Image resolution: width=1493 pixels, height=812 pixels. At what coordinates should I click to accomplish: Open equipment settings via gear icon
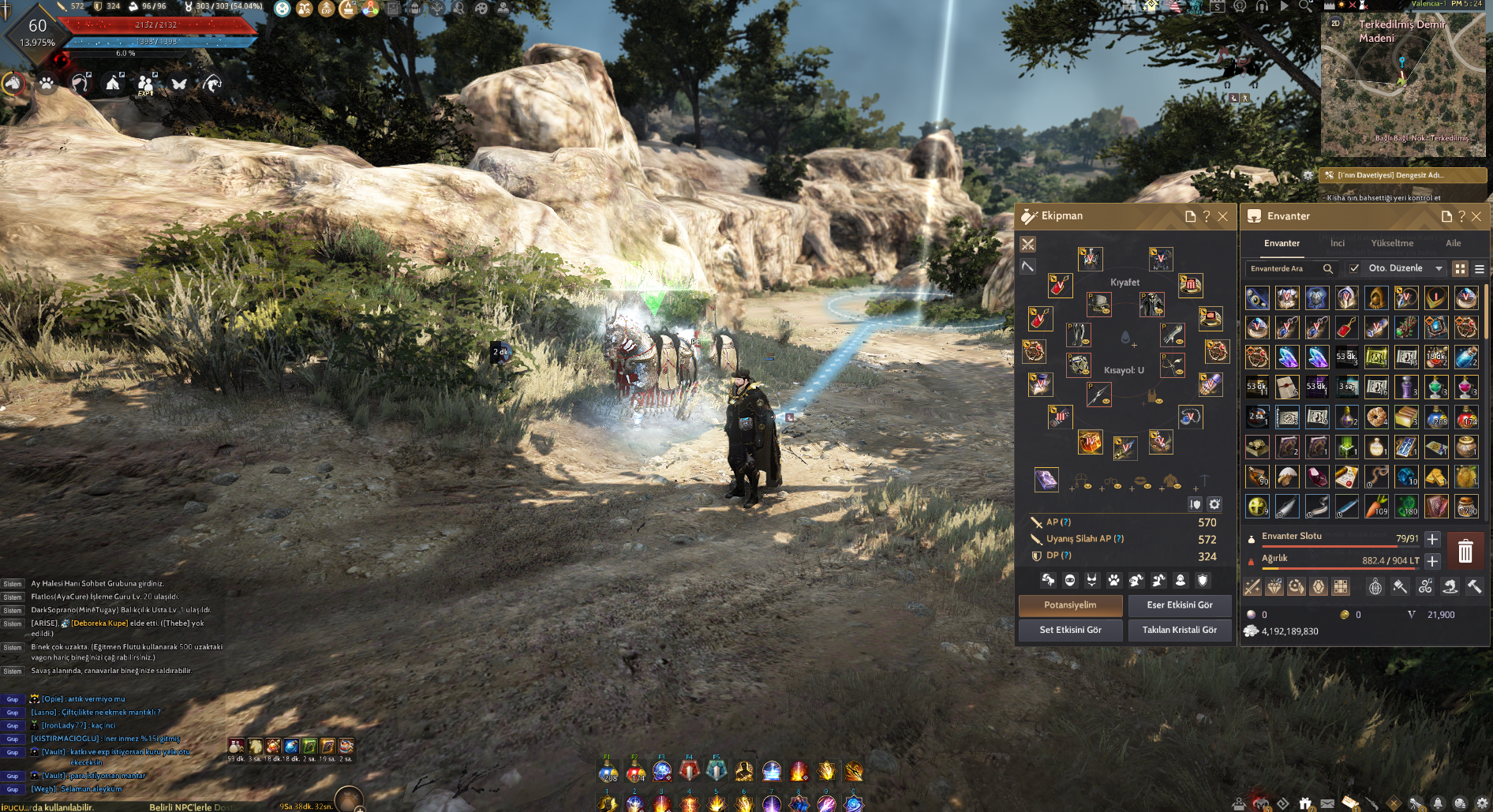pyautogui.click(x=1214, y=503)
